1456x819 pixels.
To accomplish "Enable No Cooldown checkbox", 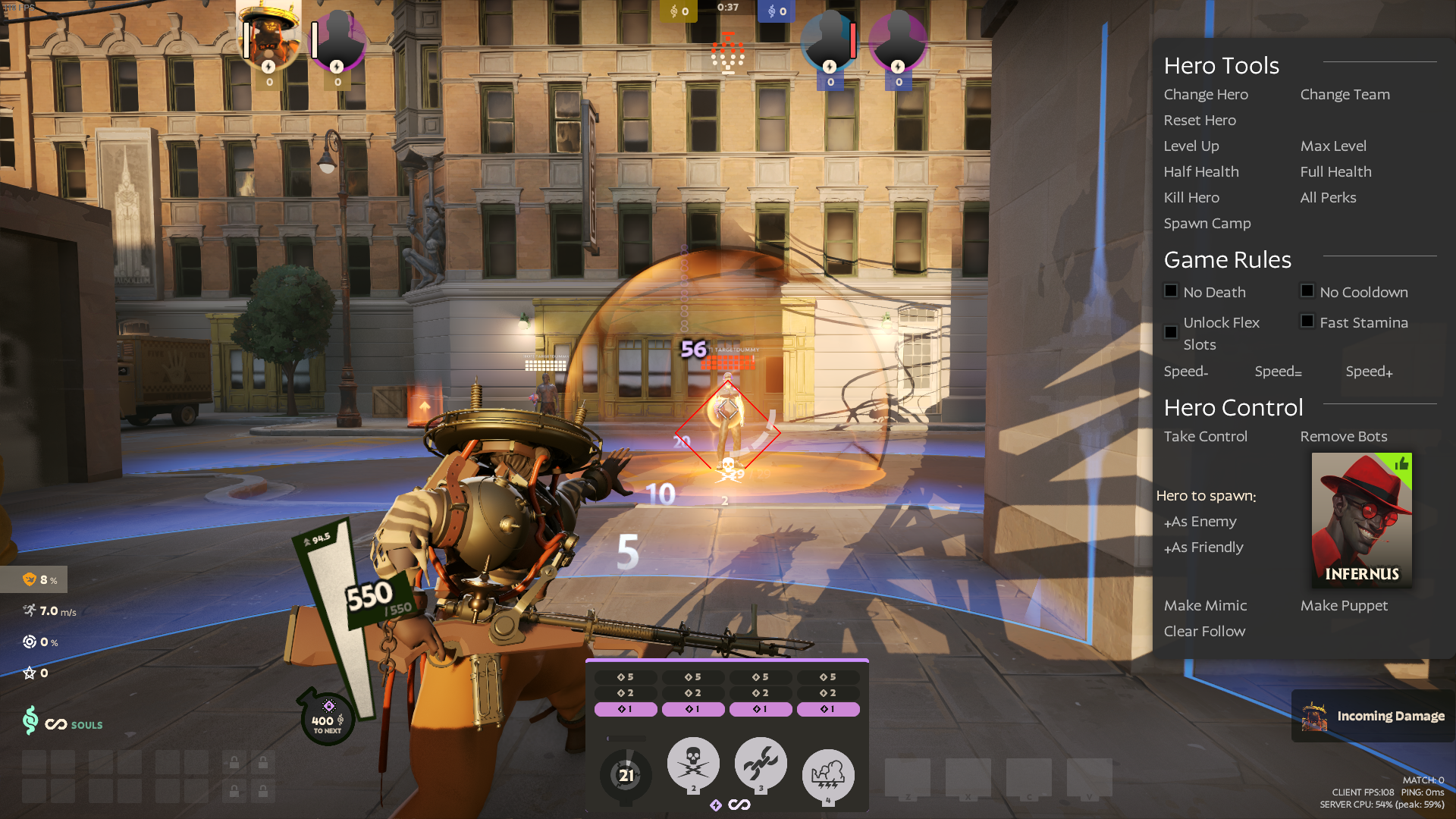I will (x=1307, y=291).
